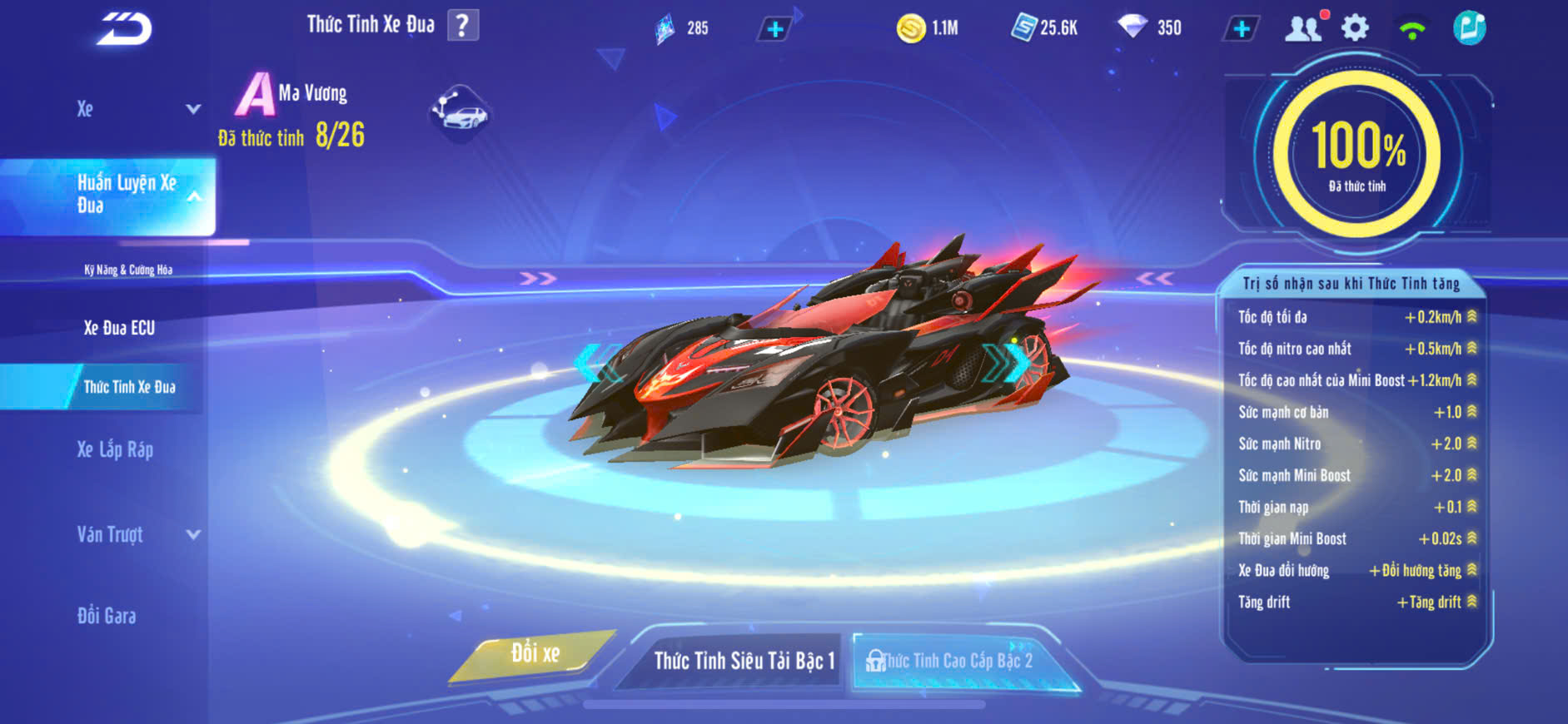Open the Xe Lắp Ráp menu
The height and width of the screenshot is (724, 1568).
115,450
